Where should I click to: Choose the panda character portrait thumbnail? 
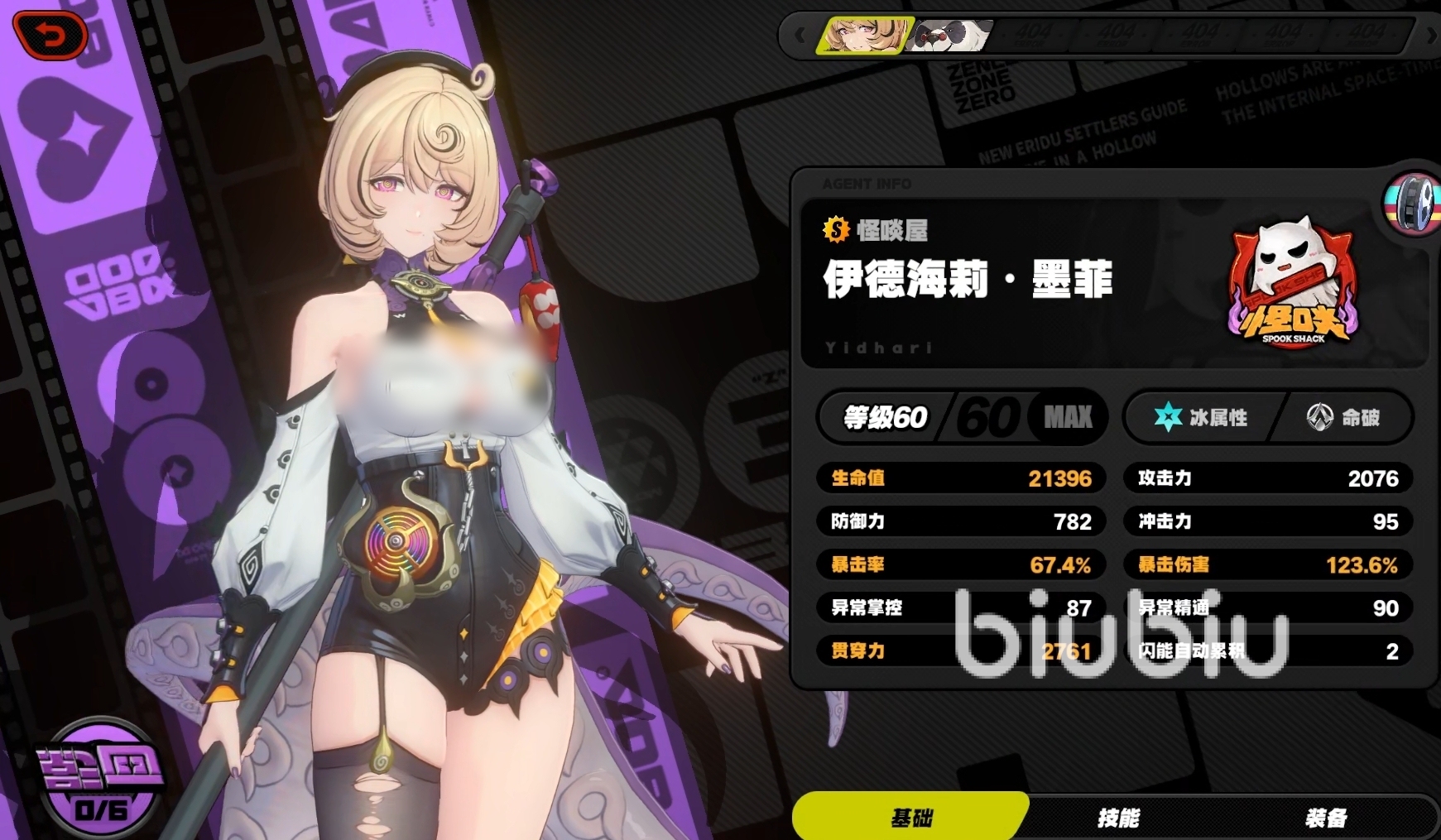pyautogui.click(x=949, y=36)
